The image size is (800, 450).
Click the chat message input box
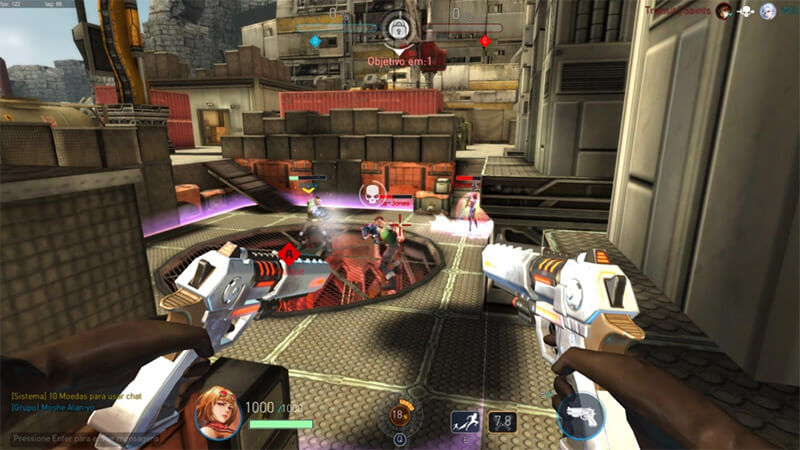80,438
